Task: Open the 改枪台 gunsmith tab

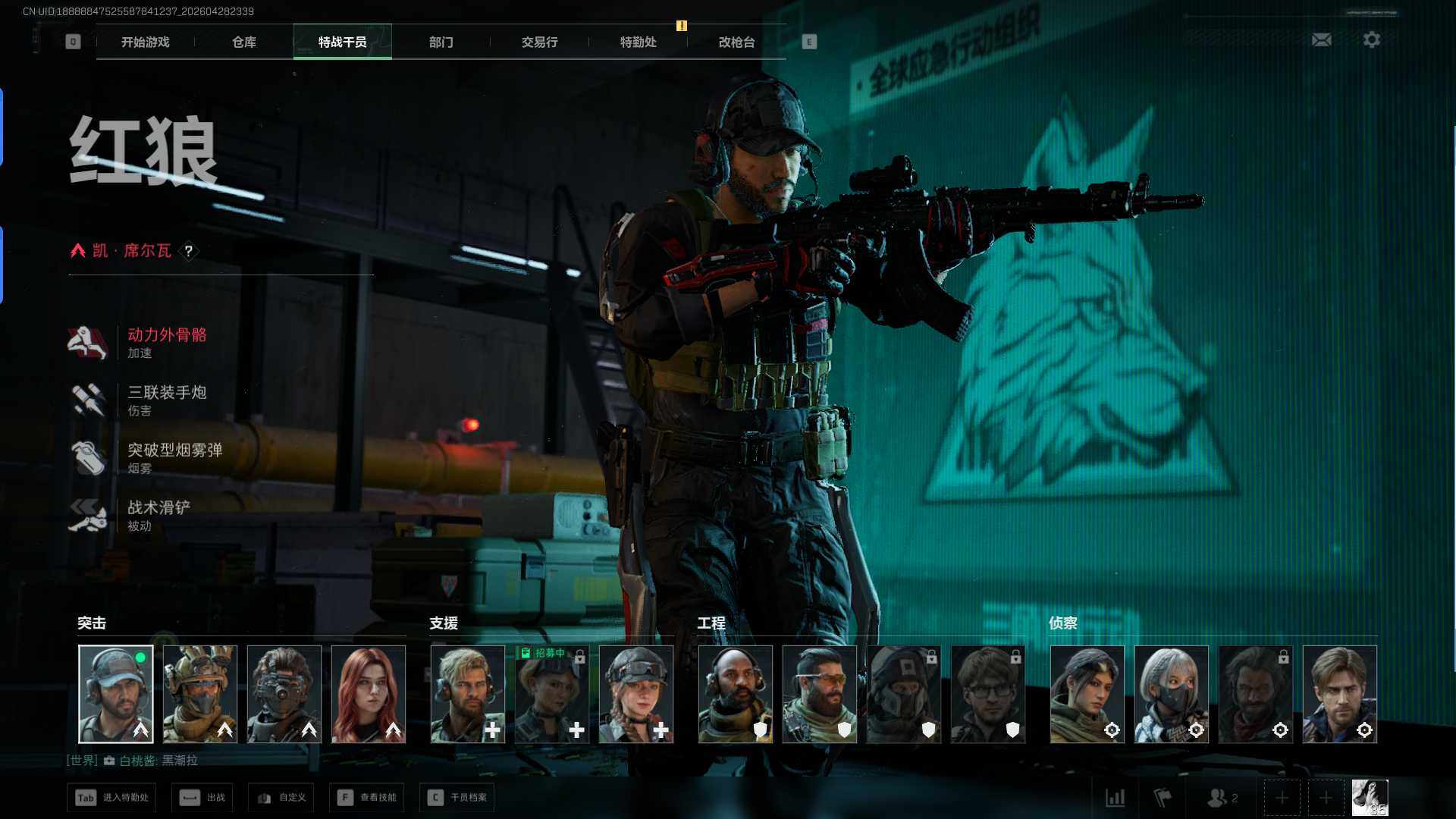Action: [x=736, y=42]
